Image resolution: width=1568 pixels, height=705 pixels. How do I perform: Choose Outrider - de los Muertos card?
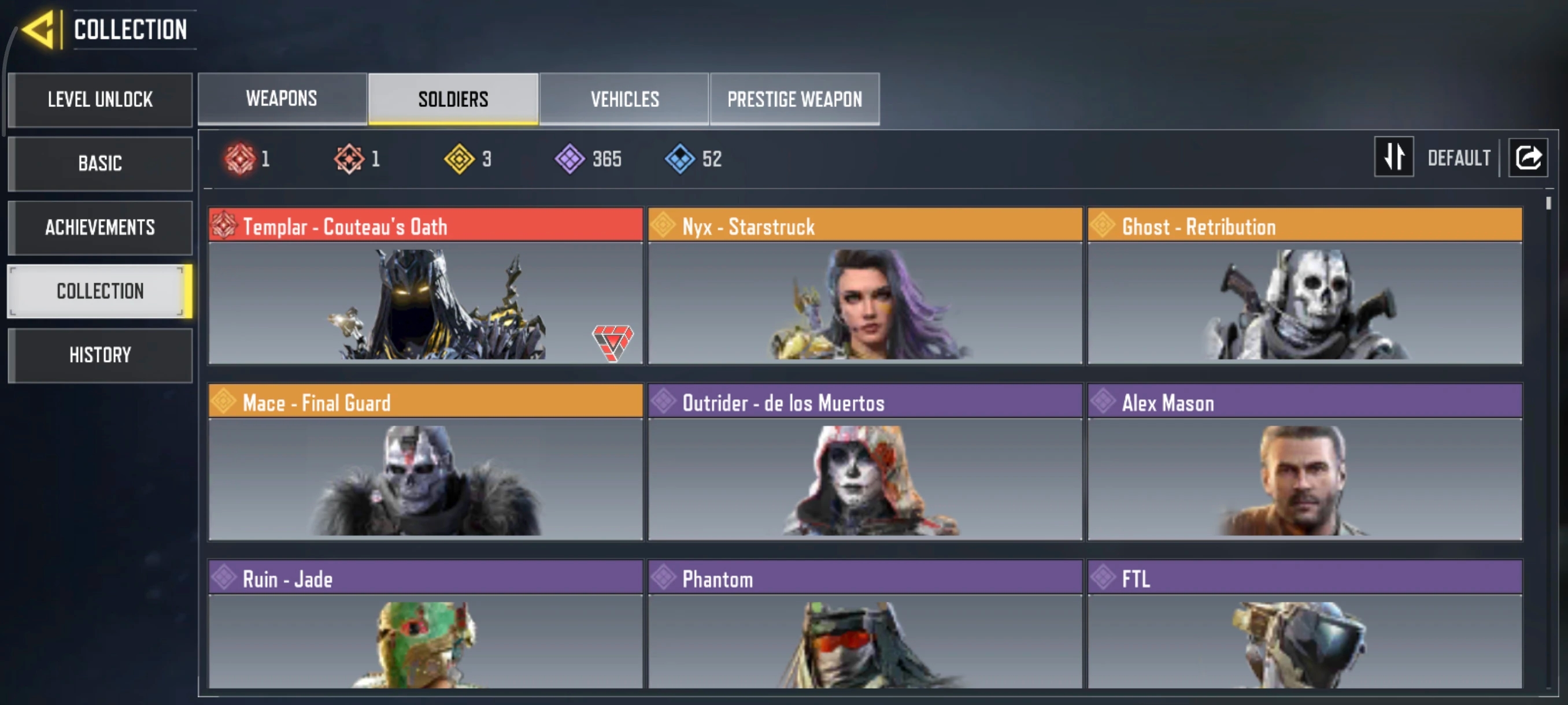[865, 462]
